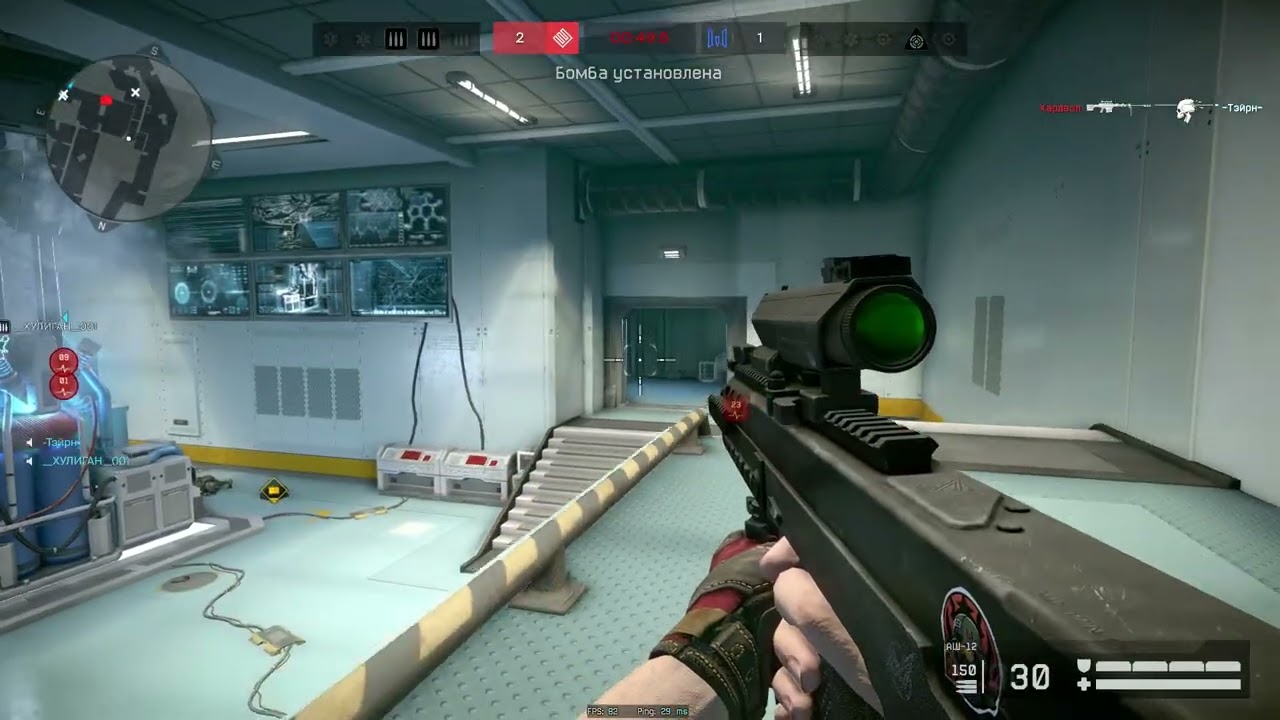Image resolution: width=1280 pixels, height=720 pixels.
Task: Click the red team emblem in scoreboard
Action: pyautogui.click(x=563, y=39)
